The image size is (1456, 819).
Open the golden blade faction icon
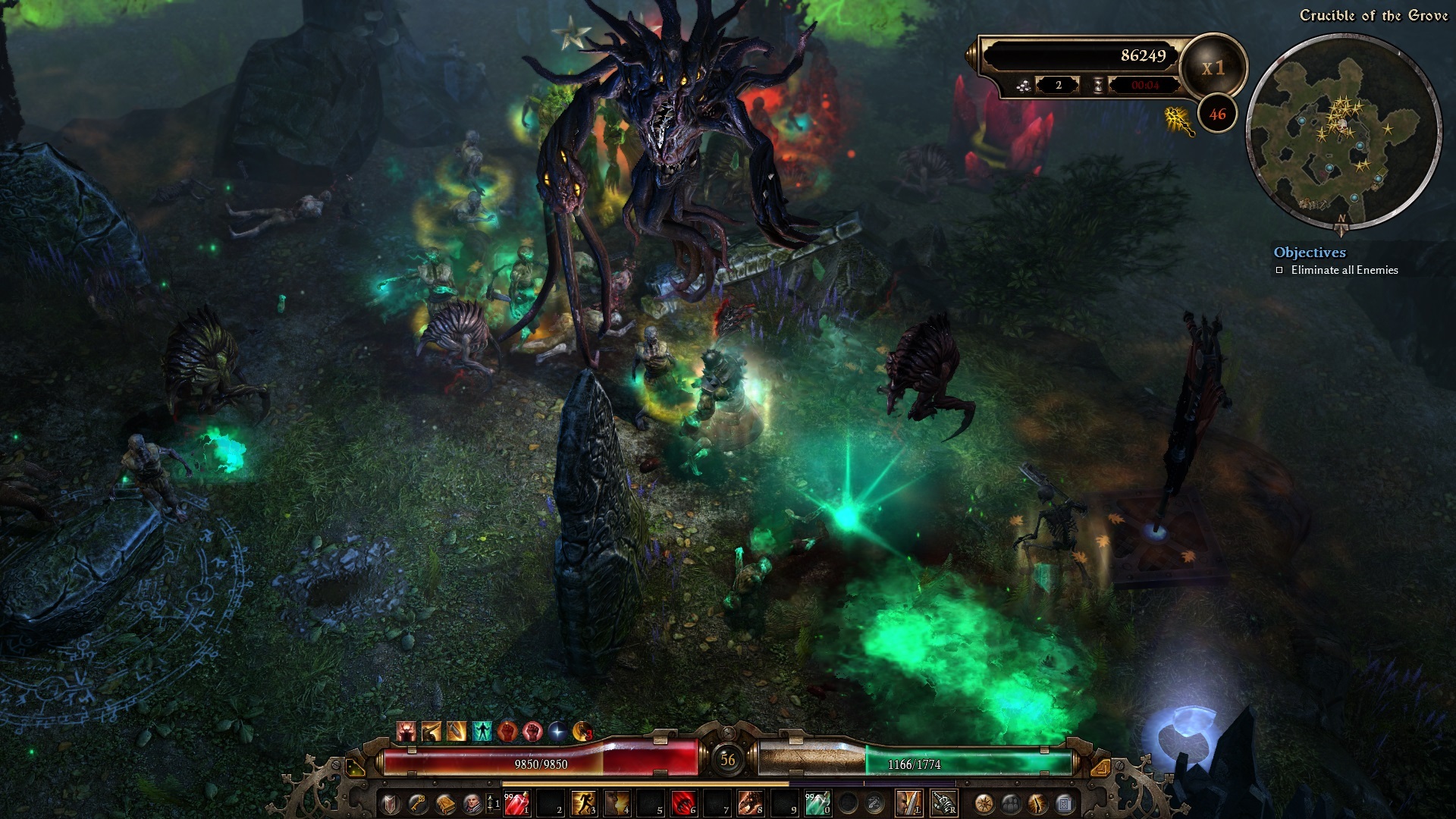(1036, 805)
